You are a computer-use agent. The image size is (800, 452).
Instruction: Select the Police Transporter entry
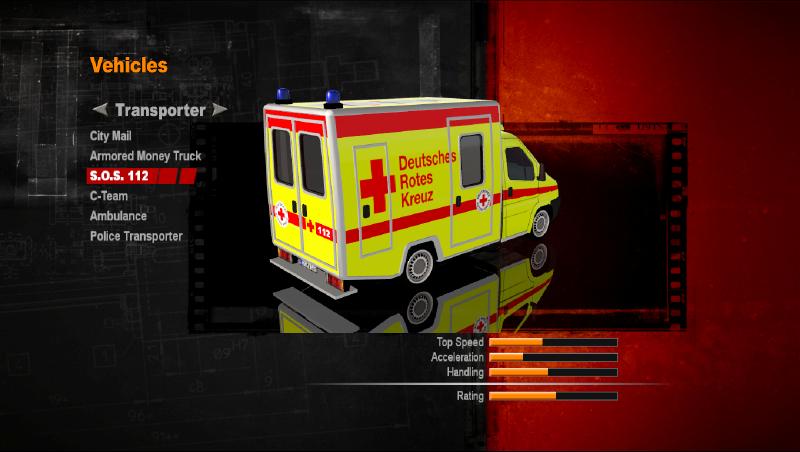point(136,236)
